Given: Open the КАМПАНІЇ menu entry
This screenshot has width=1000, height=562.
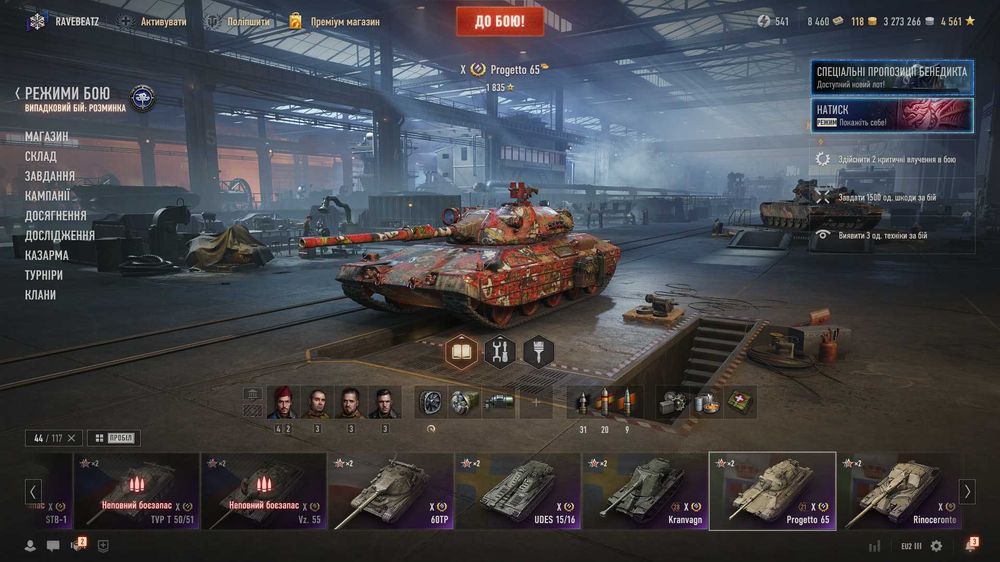Looking at the screenshot, I should tap(48, 196).
